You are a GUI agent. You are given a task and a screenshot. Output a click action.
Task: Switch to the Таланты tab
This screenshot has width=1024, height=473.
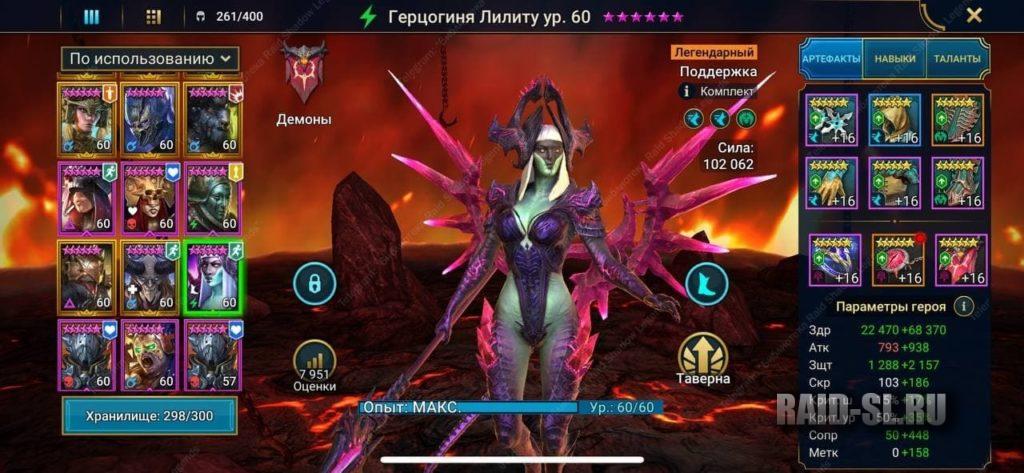[957, 59]
